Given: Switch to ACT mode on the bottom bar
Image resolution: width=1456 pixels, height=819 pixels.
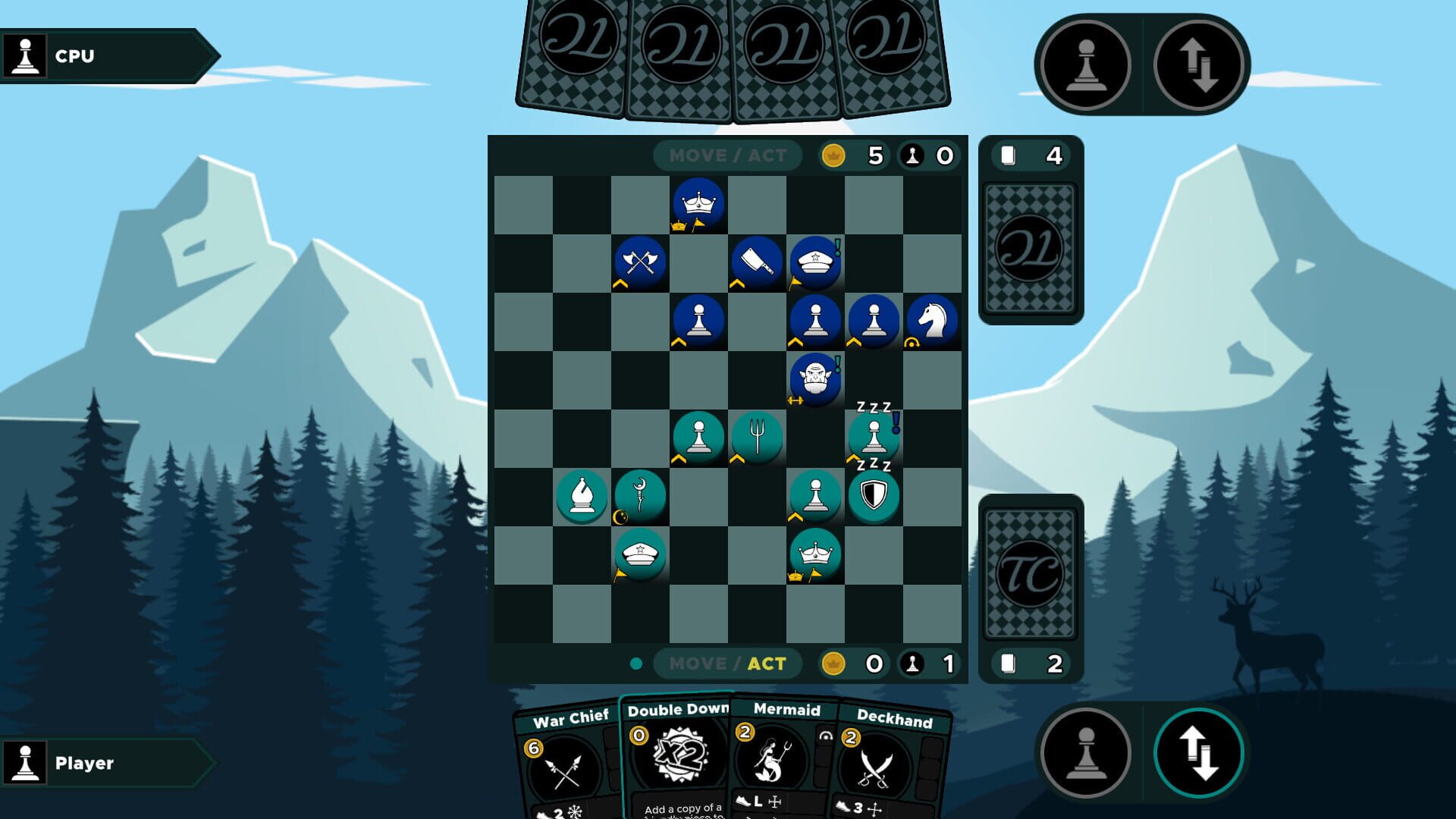Looking at the screenshot, I should (x=766, y=663).
